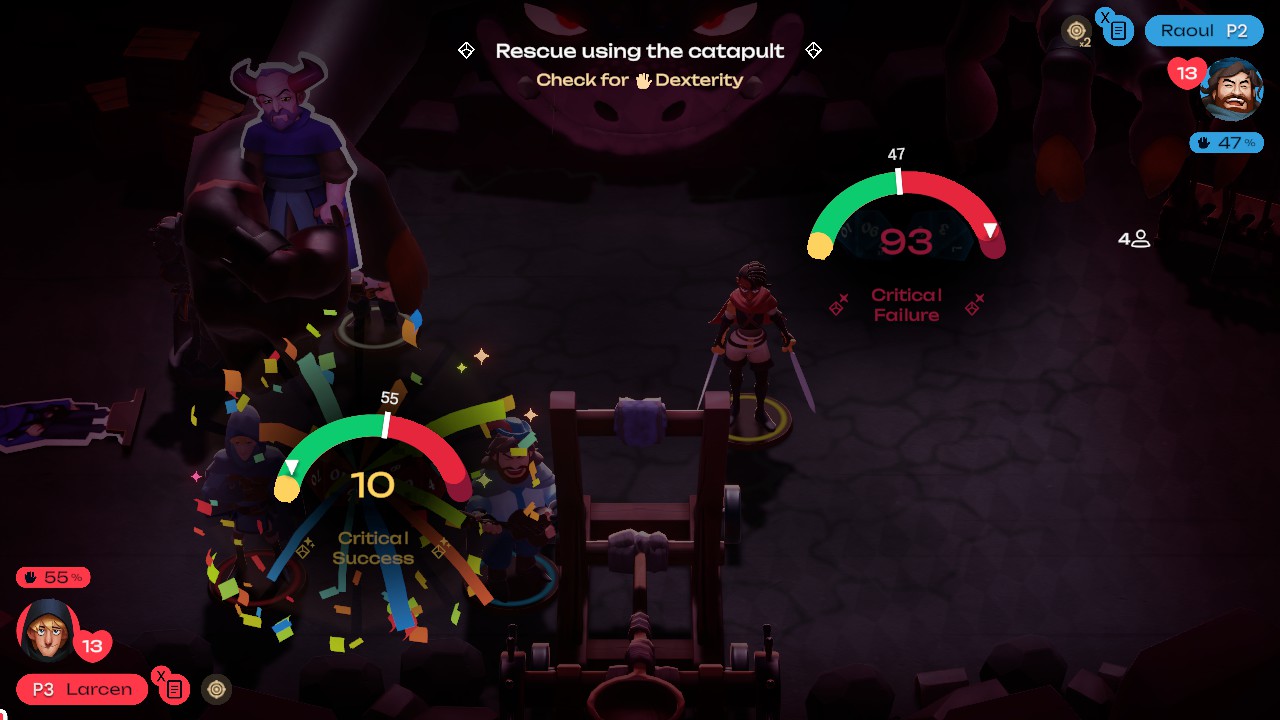1280x720 pixels.
Task: Click the 47 threshold marker on failure gauge
Action: 897,172
